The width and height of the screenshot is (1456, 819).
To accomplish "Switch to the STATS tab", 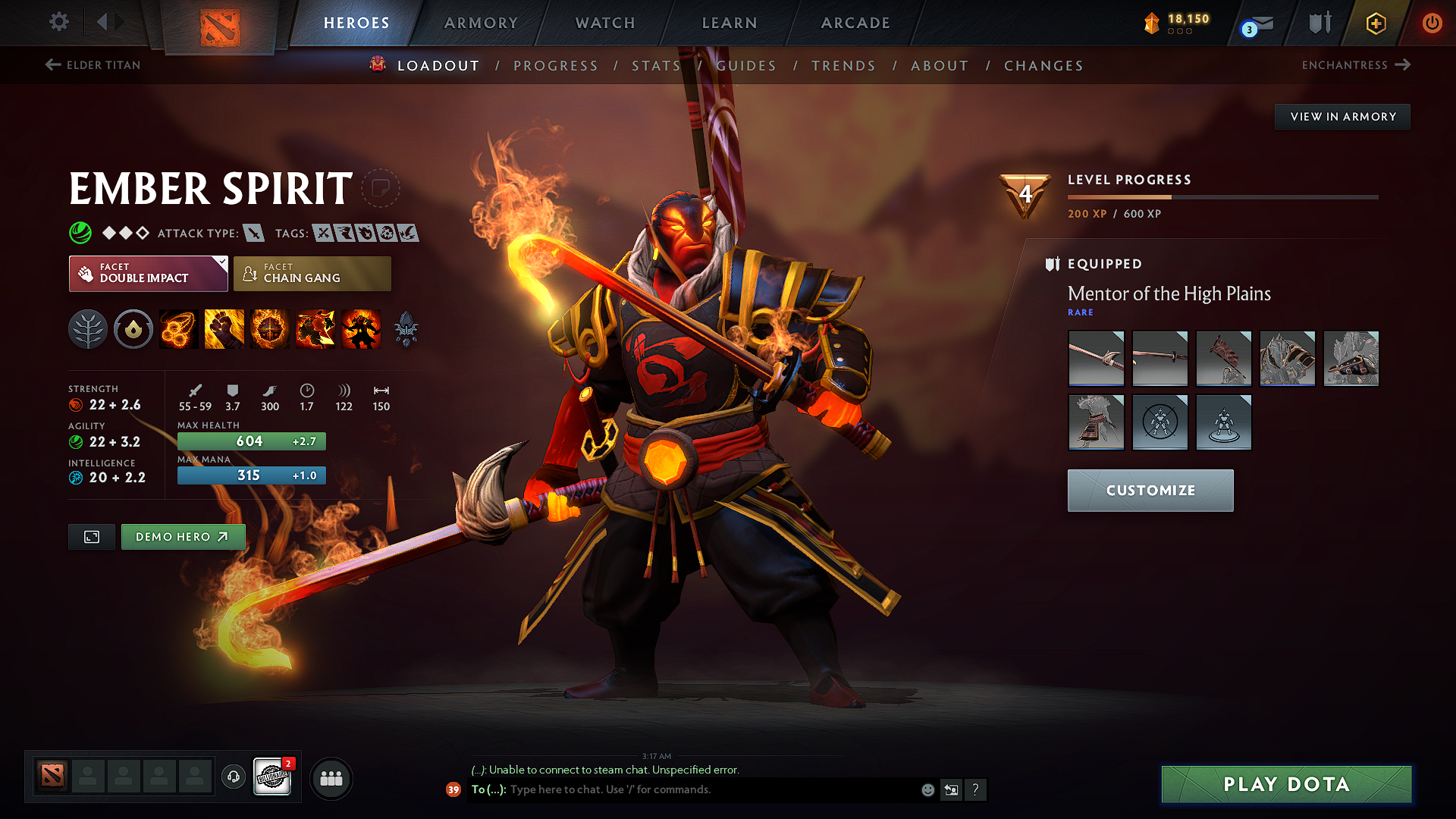I will (x=656, y=65).
